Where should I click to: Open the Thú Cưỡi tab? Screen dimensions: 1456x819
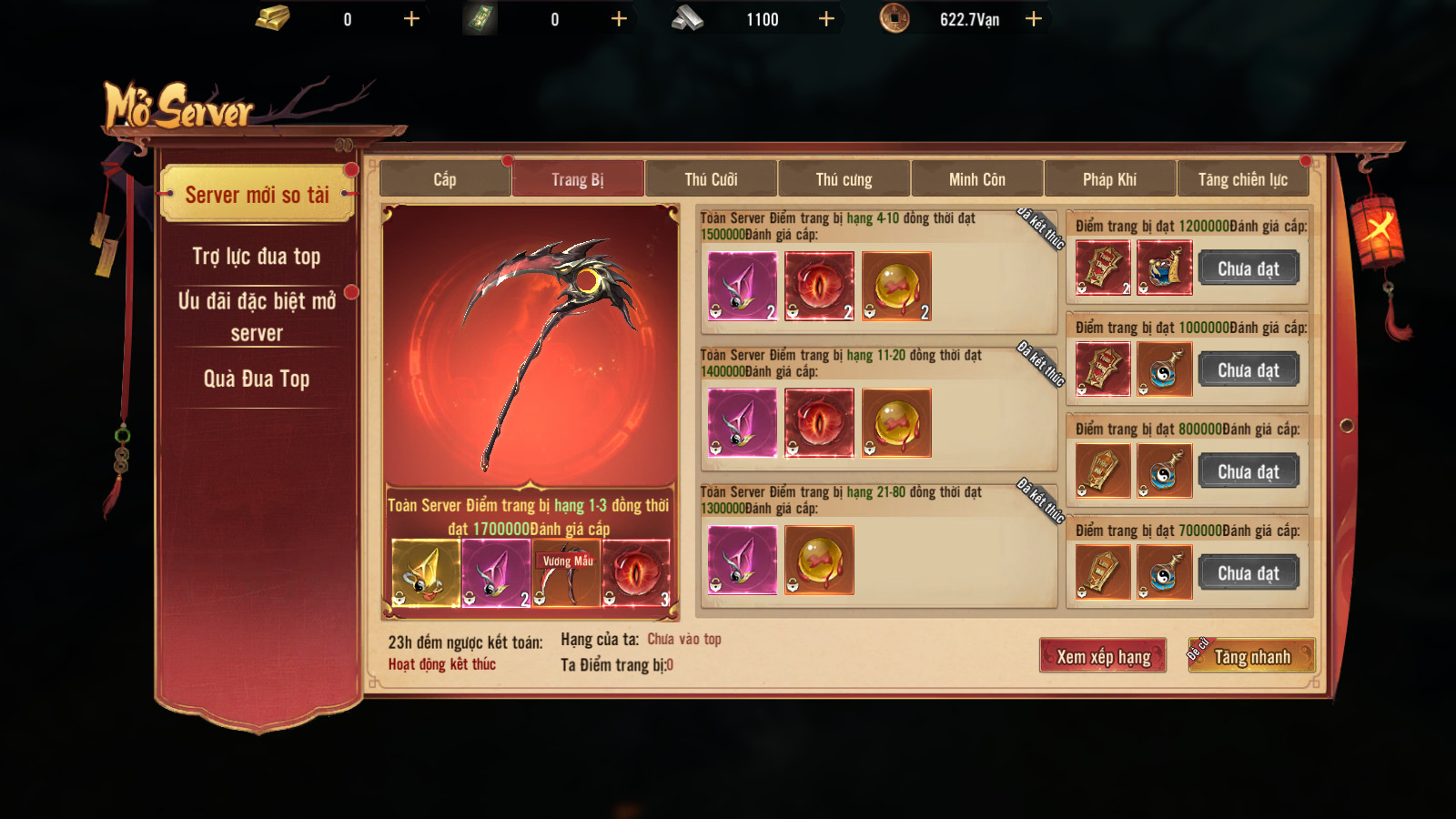coord(711,179)
